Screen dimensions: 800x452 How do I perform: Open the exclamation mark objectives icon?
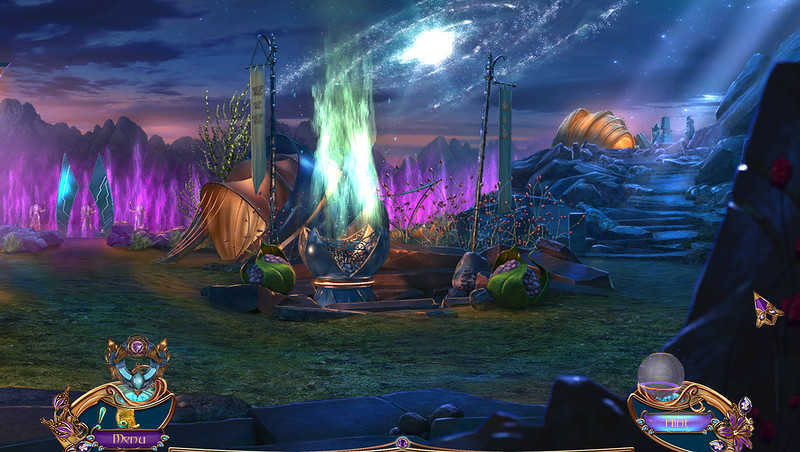click(103, 413)
